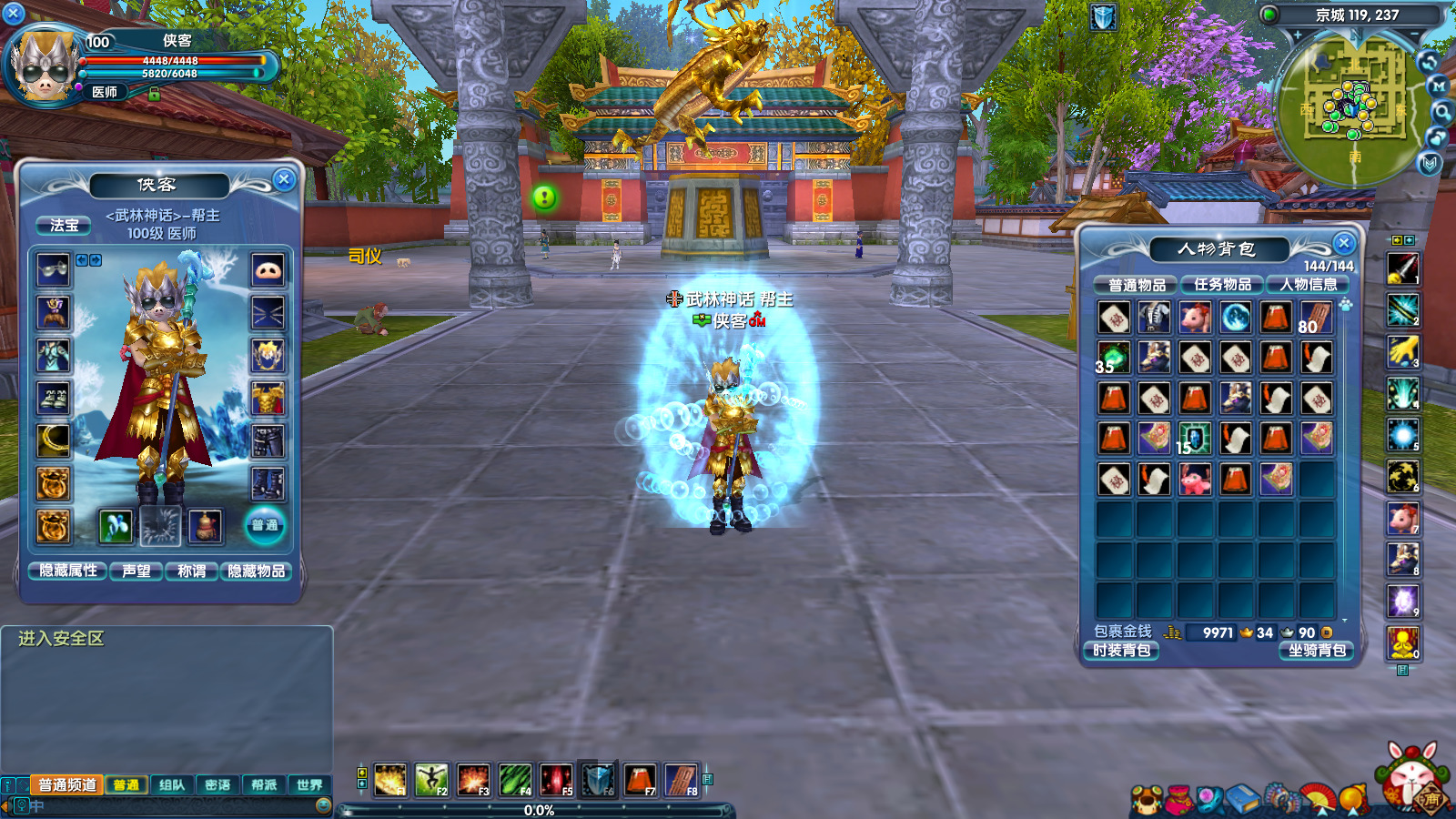Open the 声望 reputation page

click(136, 571)
